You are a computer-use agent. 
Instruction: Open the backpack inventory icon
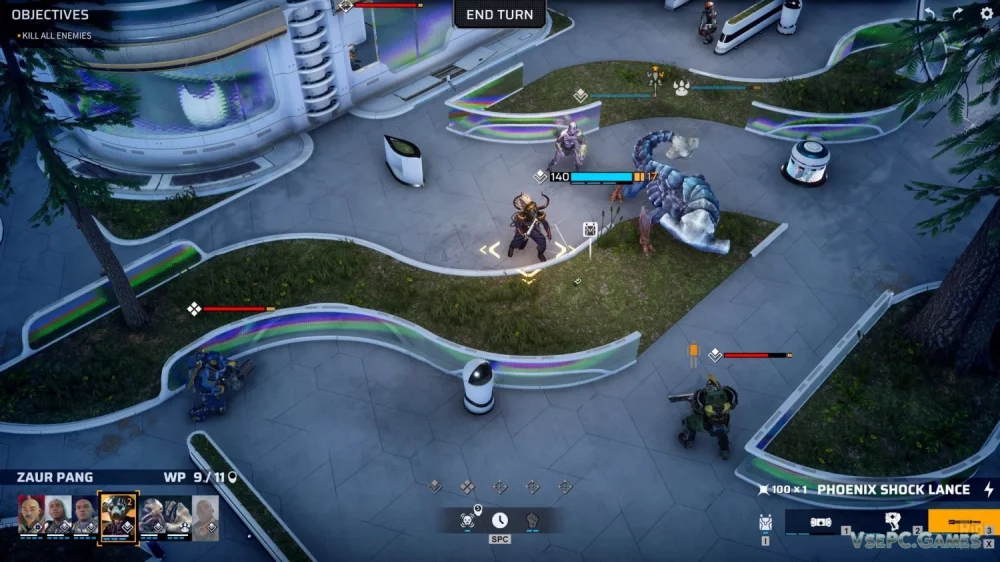[766, 521]
